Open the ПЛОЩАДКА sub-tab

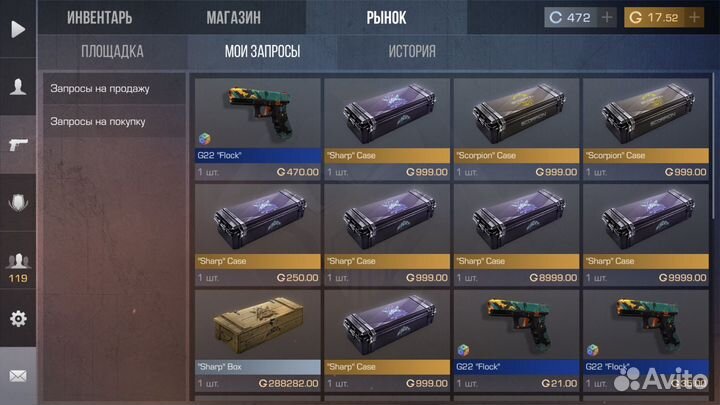click(112, 51)
